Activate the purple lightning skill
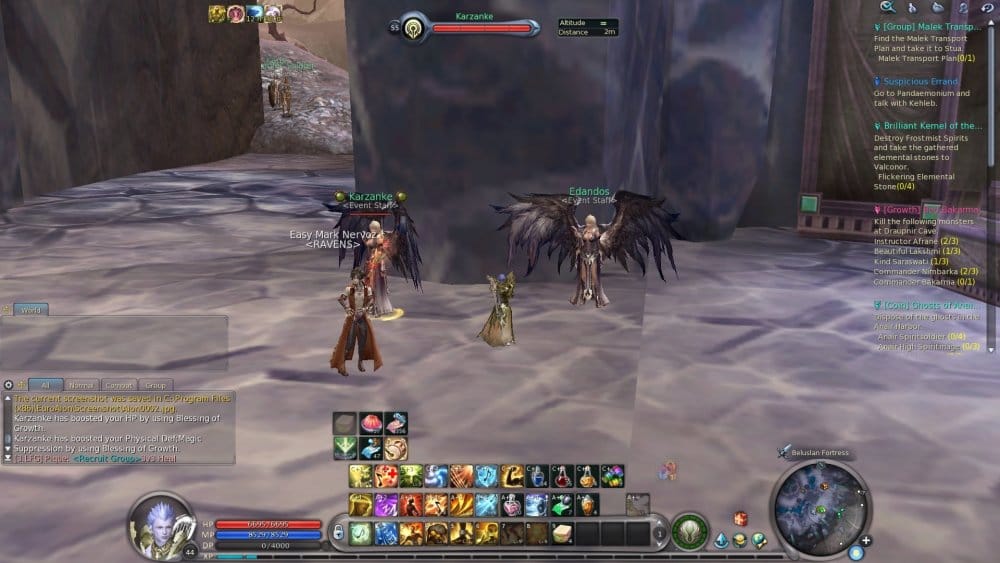The width and height of the screenshot is (1000, 563). tap(385, 505)
